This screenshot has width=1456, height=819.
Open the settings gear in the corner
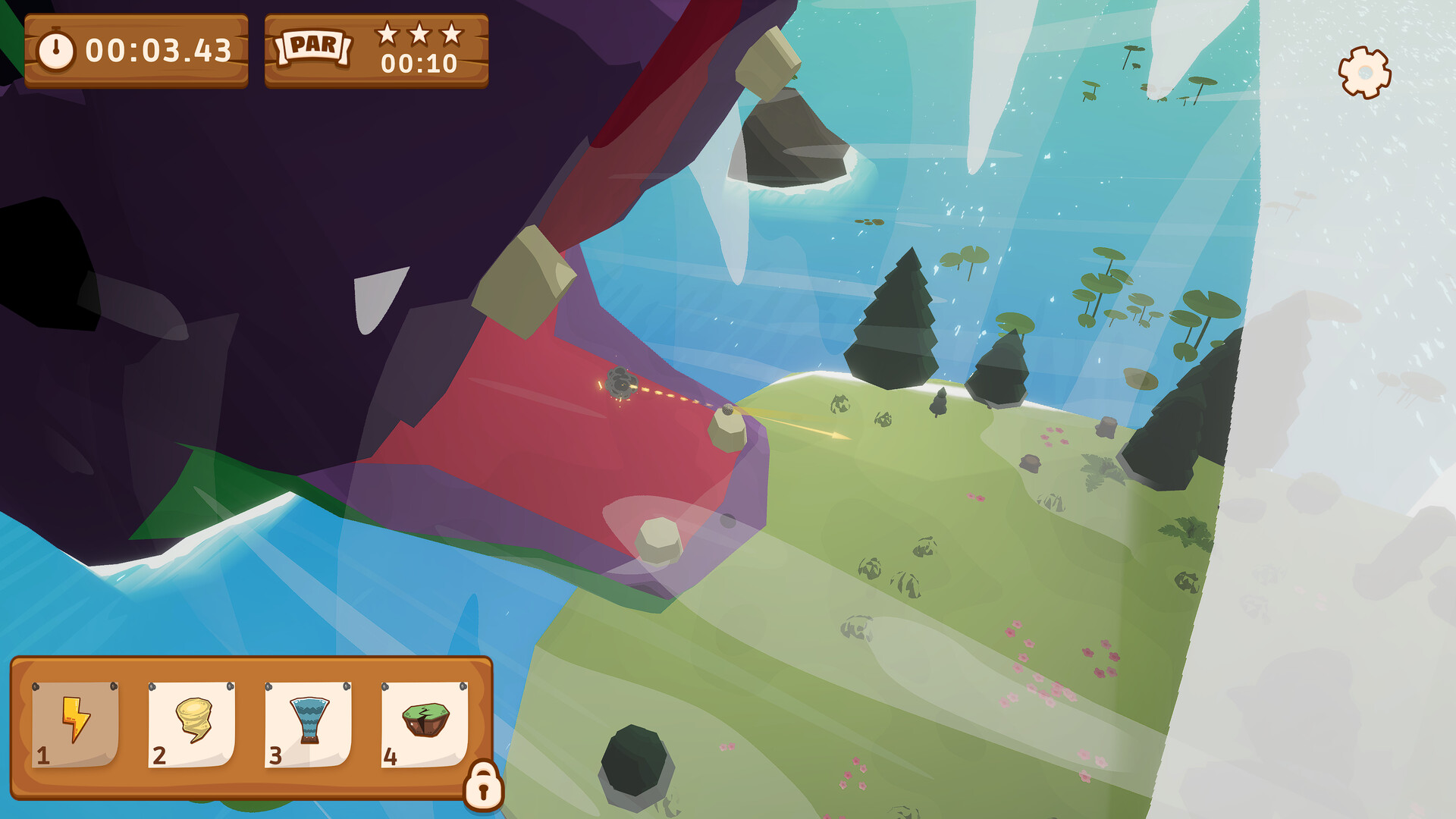click(1363, 74)
